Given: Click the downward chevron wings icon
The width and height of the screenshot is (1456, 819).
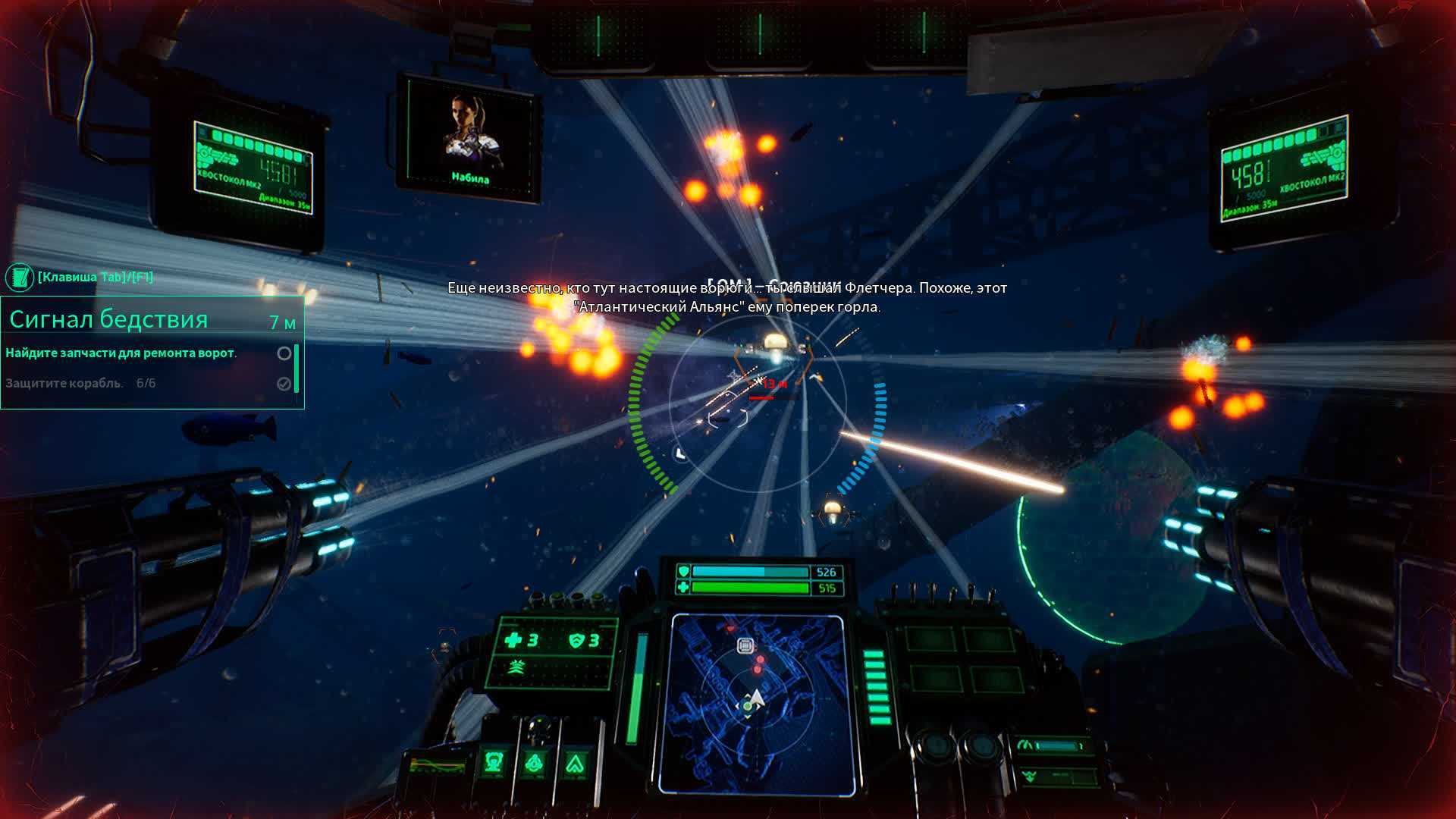Looking at the screenshot, I should (x=1028, y=776).
